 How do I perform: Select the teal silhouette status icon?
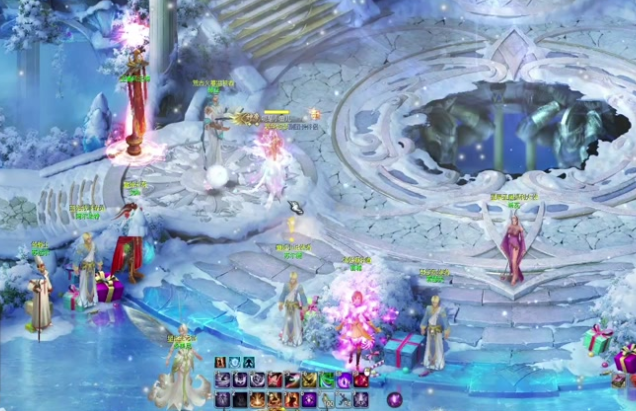pyautogui.click(x=249, y=362)
